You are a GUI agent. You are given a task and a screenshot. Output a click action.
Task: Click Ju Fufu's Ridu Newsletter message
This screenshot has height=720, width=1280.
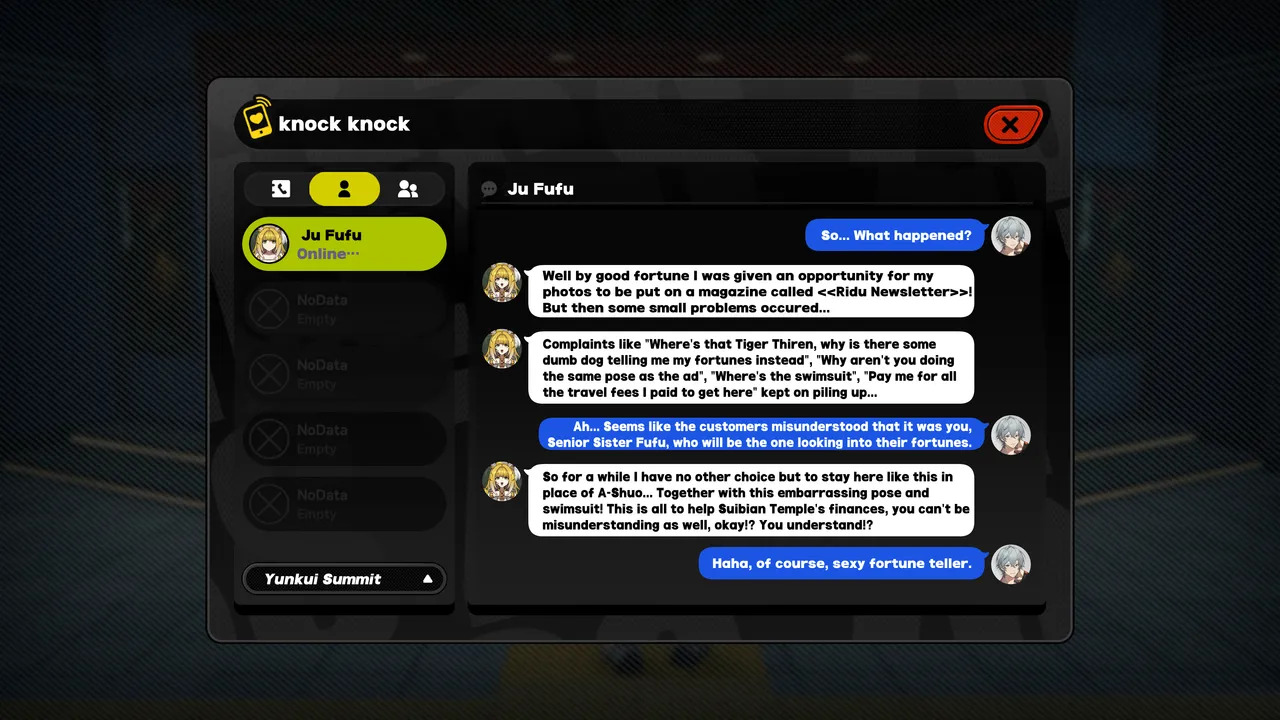(x=750, y=291)
